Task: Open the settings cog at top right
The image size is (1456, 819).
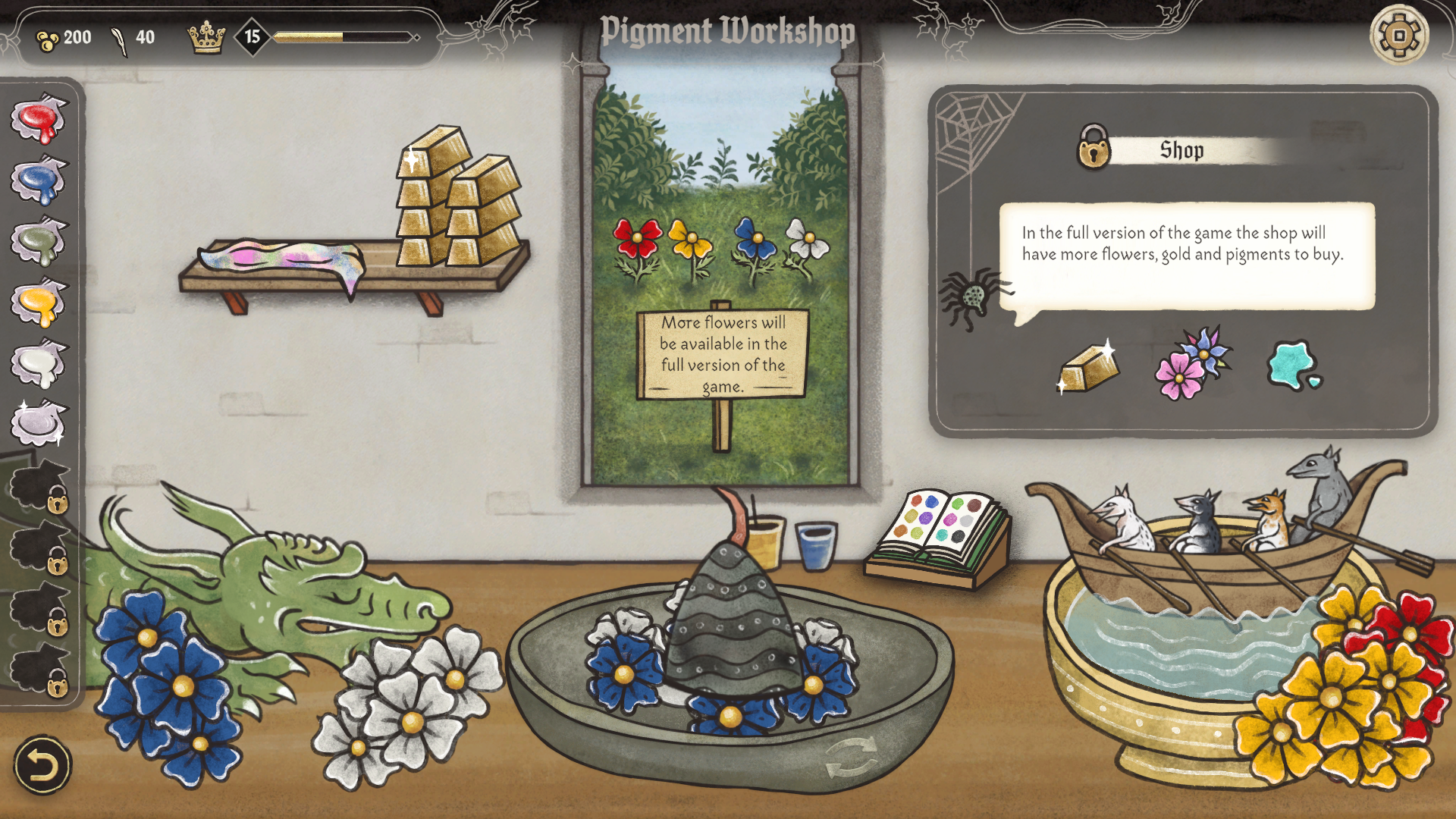Action: [1399, 36]
